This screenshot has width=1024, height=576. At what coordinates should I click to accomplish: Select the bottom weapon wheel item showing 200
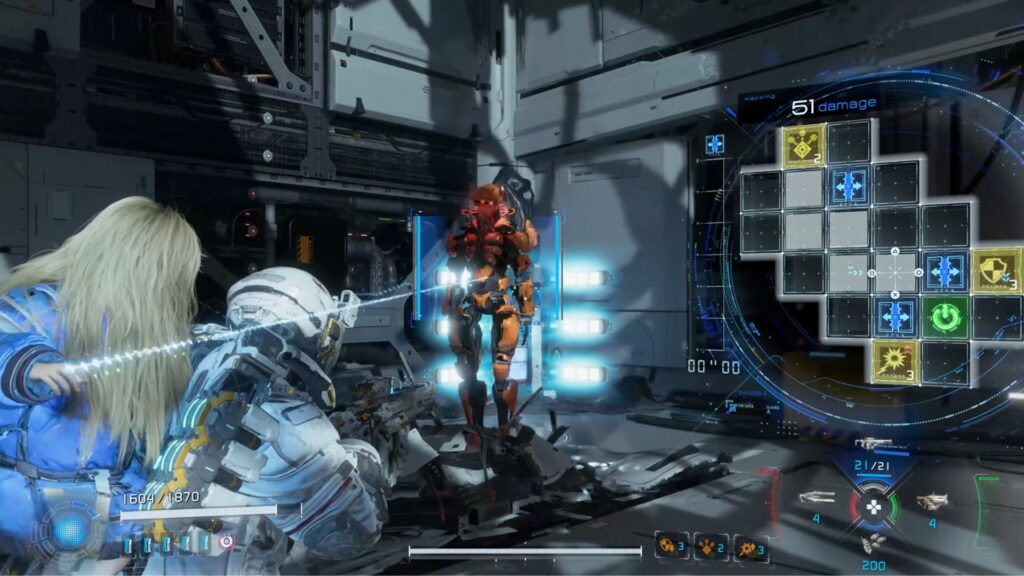[873, 543]
